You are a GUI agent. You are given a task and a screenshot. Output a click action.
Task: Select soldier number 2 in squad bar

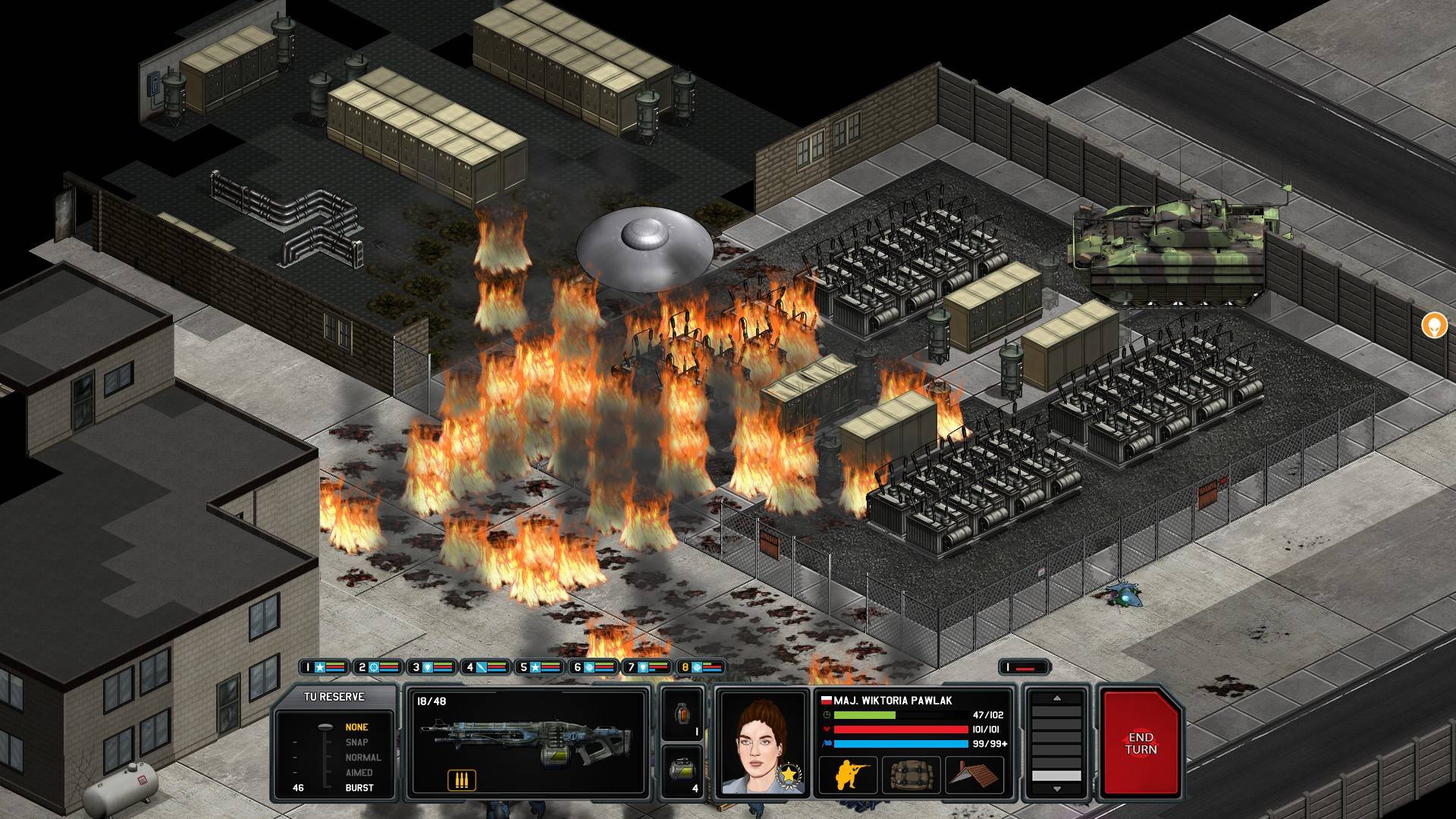[378, 667]
